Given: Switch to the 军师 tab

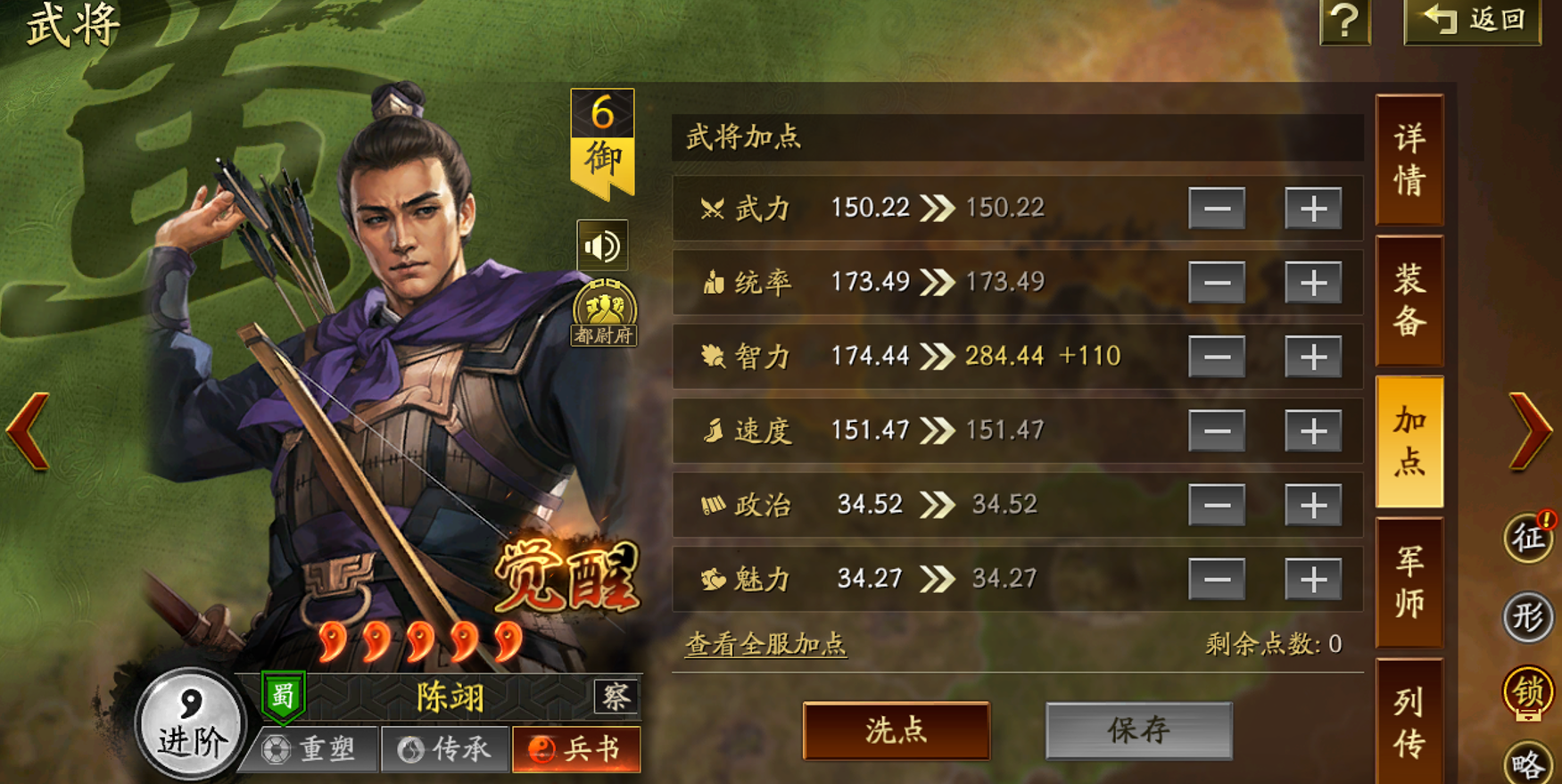Looking at the screenshot, I should click(x=1409, y=581).
